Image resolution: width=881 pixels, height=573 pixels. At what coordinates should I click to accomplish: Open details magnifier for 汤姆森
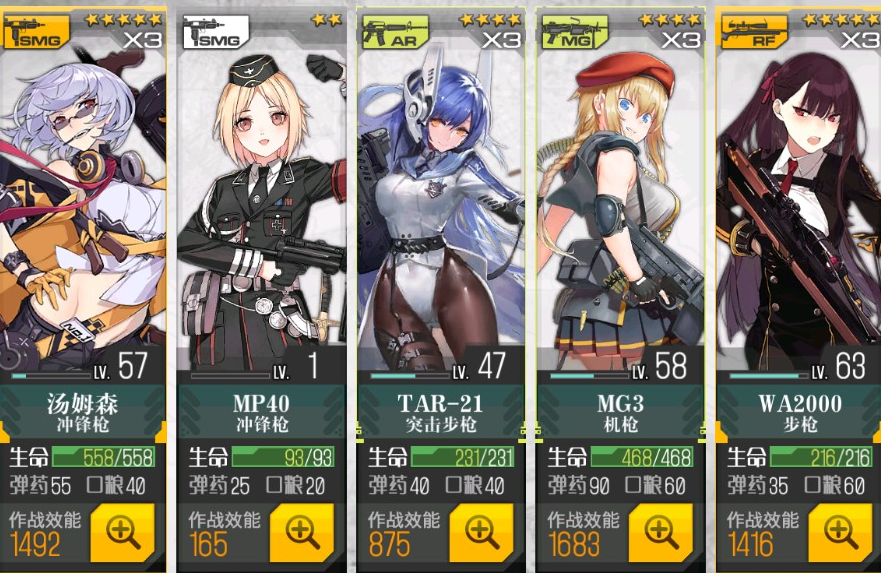pyautogui.click(x=123, y=532)
